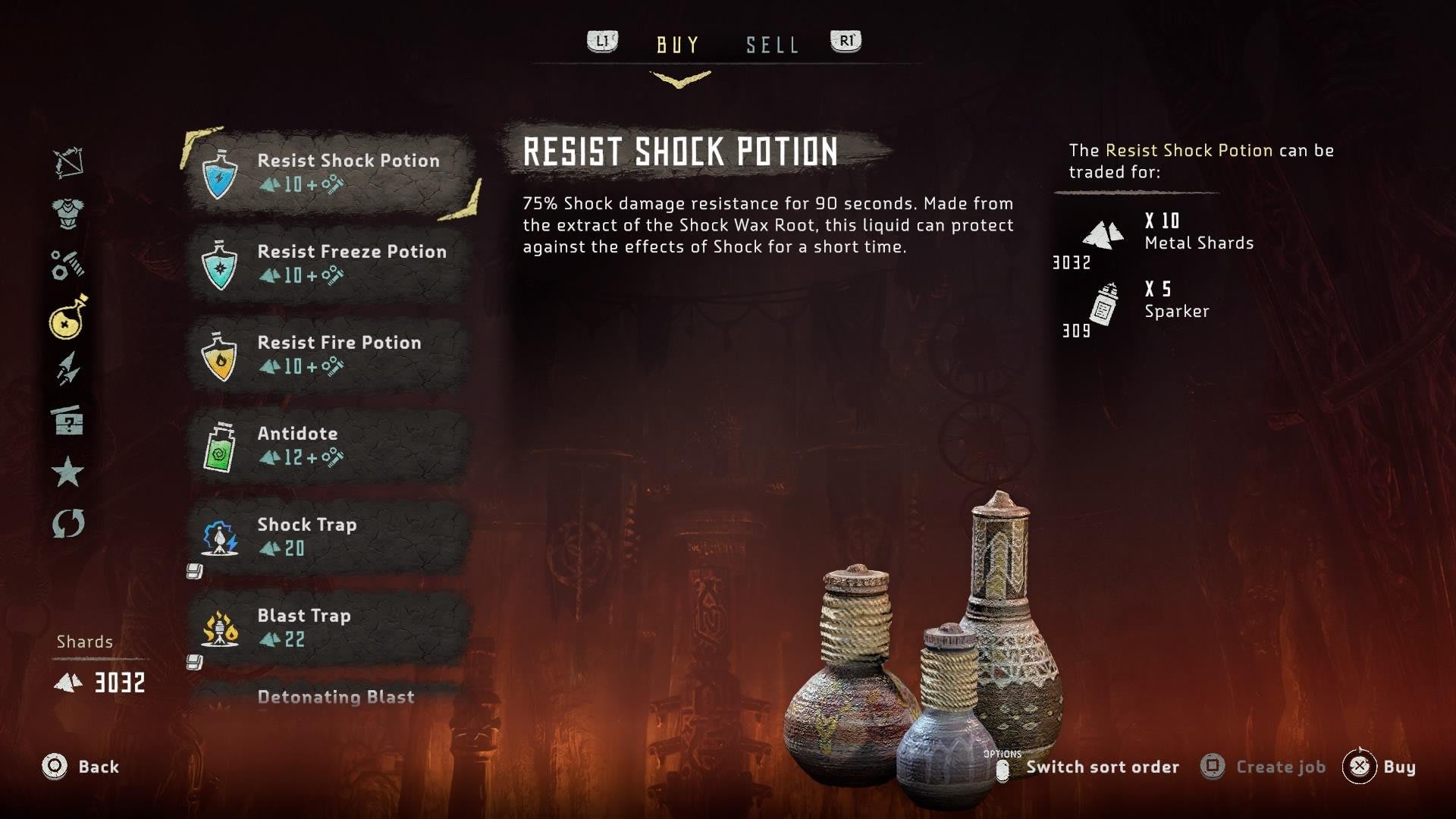Pick the Antidote from the list
This screenshot has width=1456, height=819.
[331, 445]
